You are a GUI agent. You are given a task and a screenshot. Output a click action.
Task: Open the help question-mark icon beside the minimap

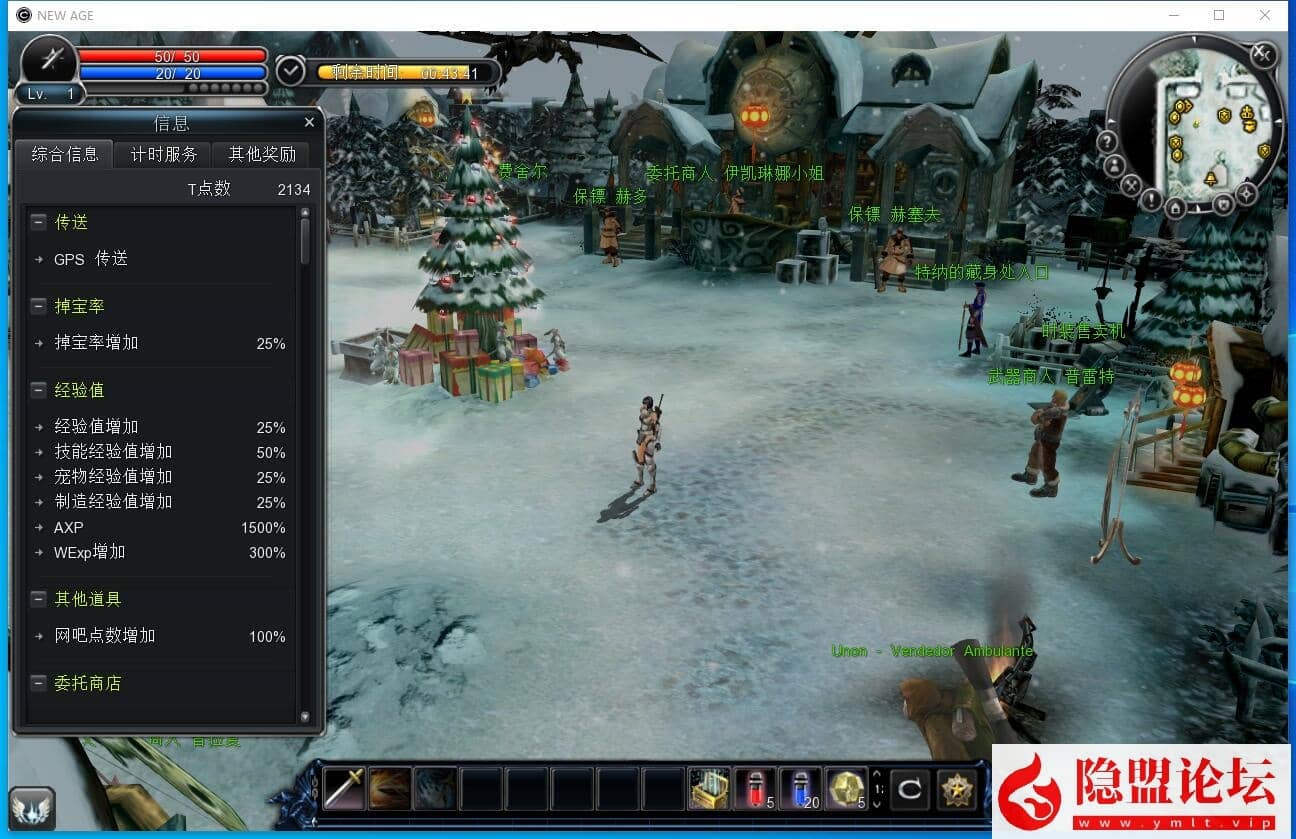click(1107, 140)
